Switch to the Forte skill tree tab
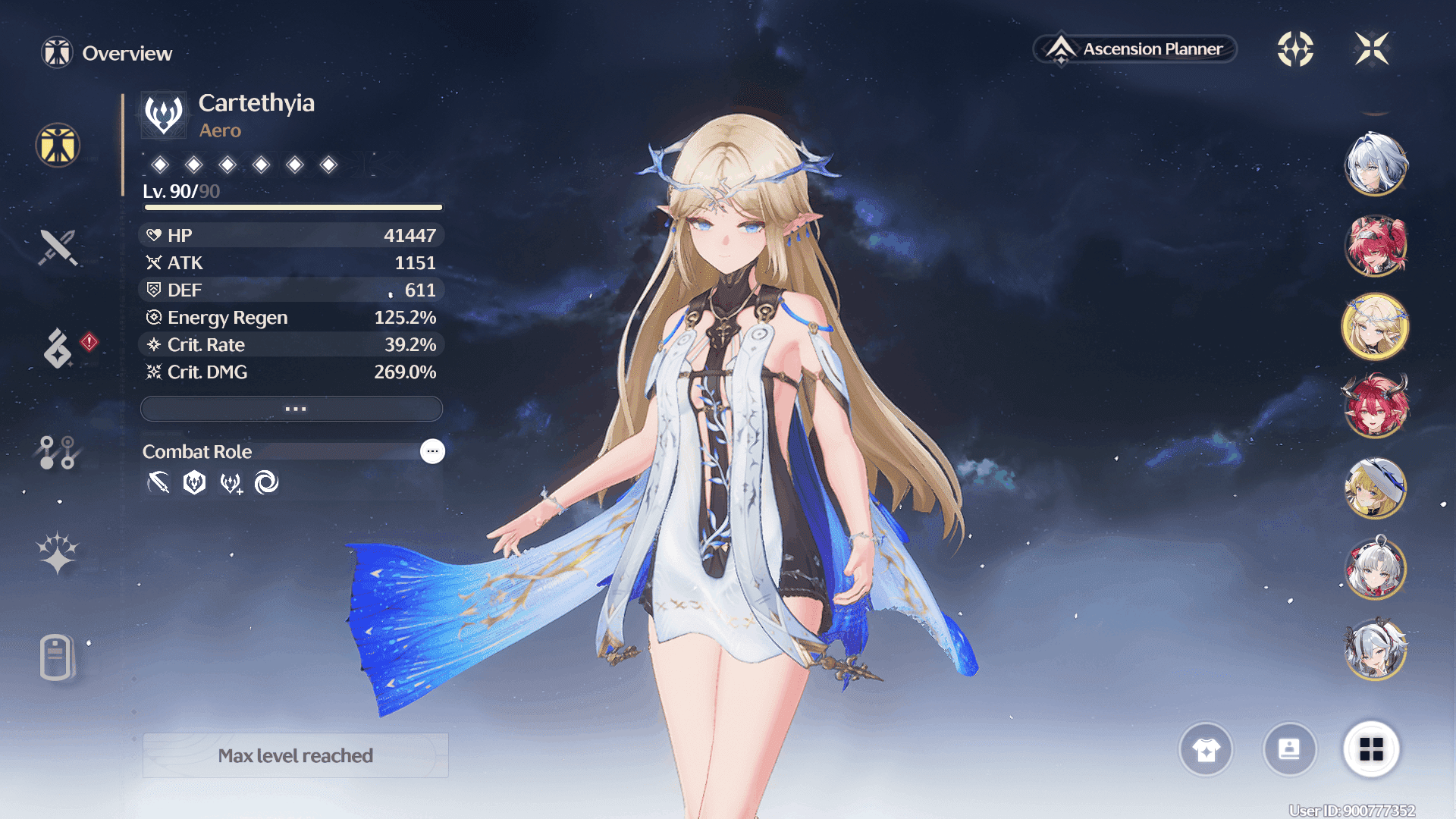The width and height of the screenshot is (1456, 819). [x=57, y=452]
